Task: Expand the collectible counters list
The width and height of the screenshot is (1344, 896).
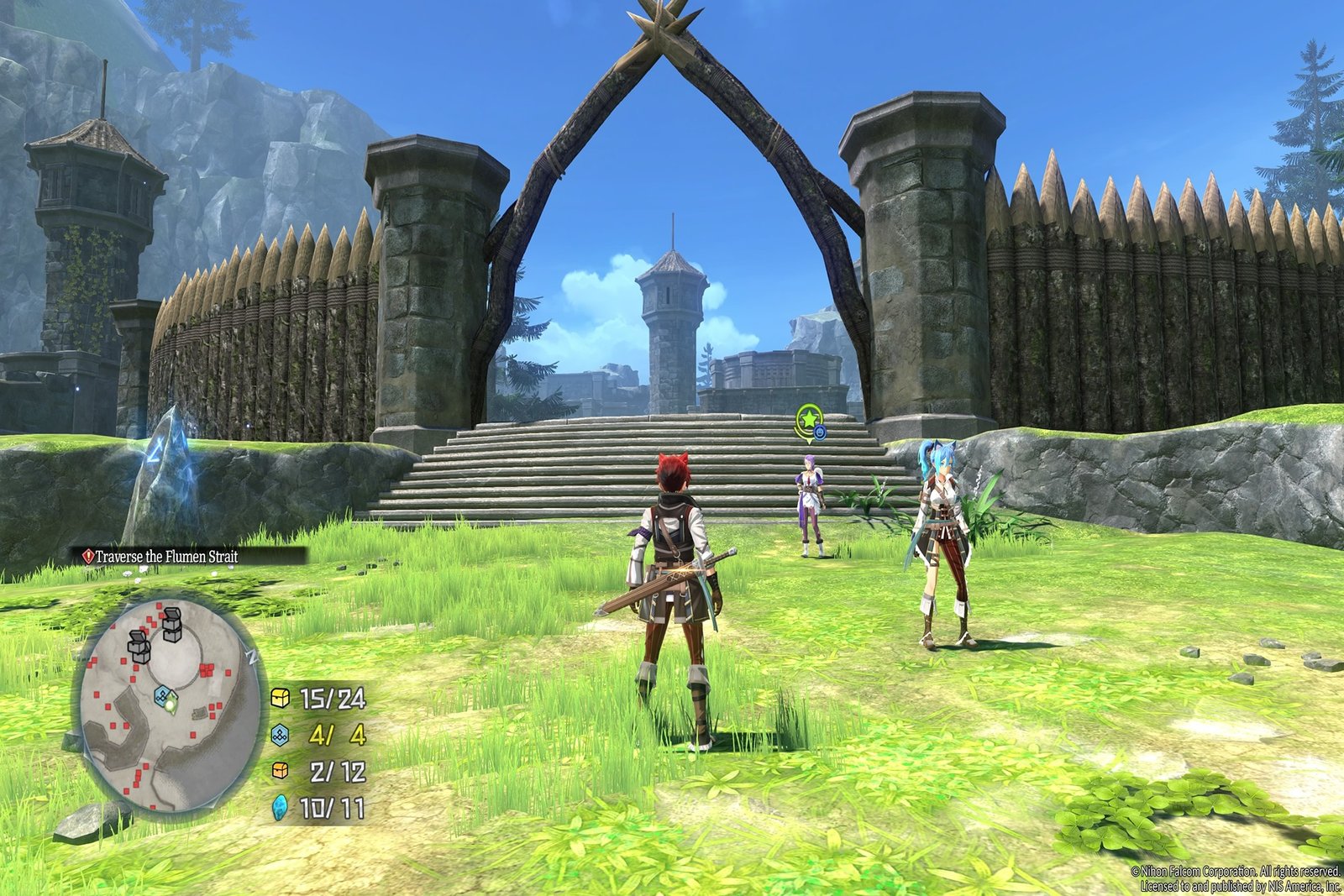Action: (323, 752)
